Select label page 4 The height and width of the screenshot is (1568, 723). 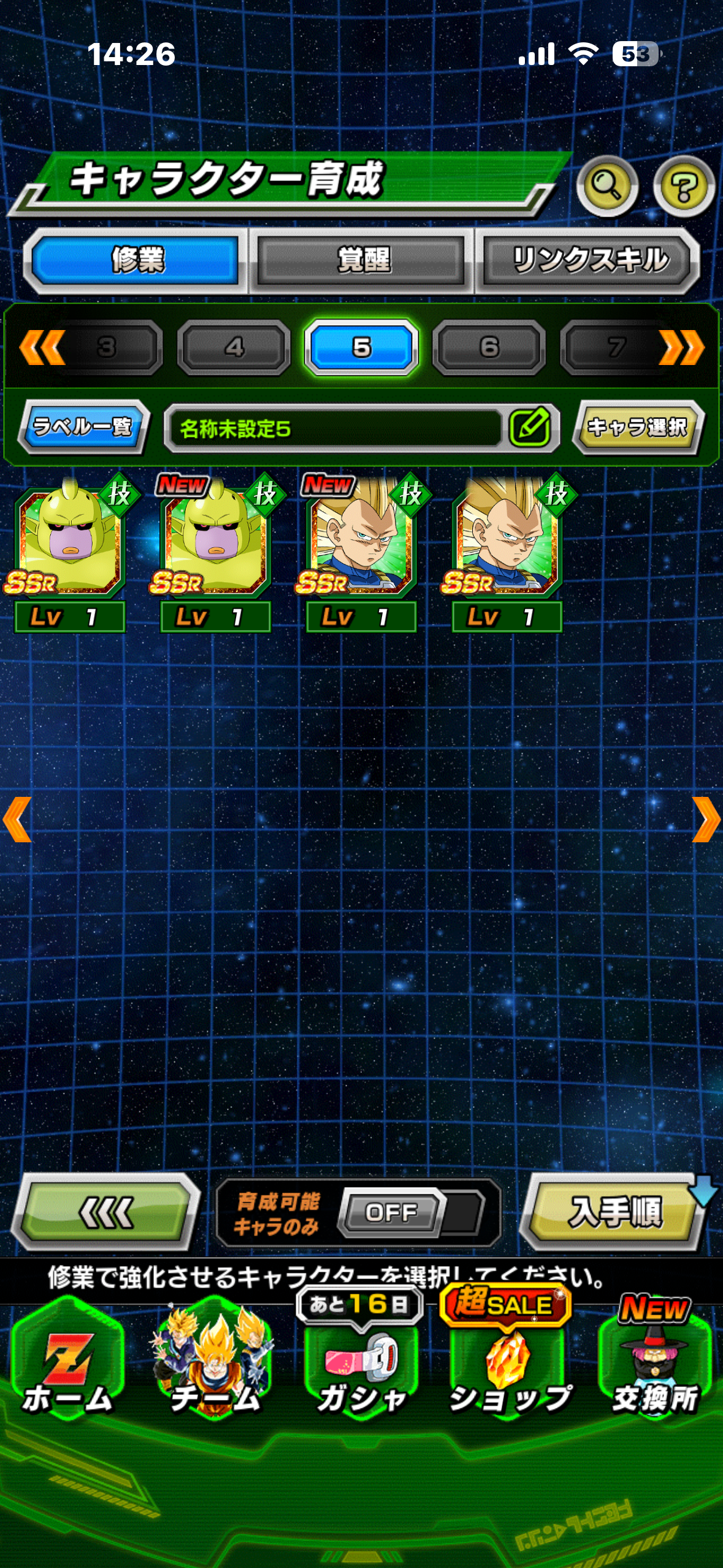click(x=234, y=347)
